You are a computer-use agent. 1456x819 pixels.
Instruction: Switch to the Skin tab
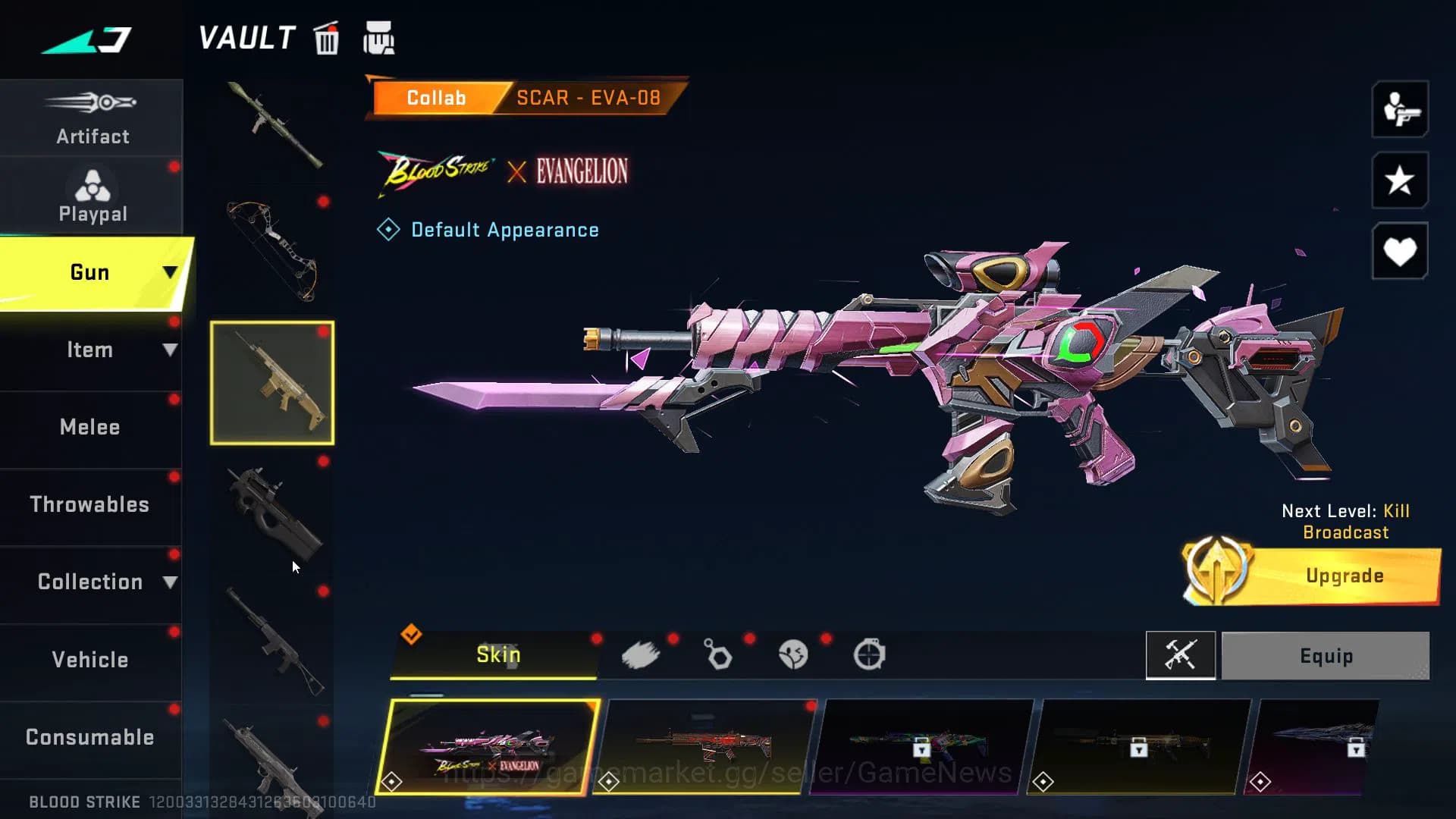click(x=497, y=654)
